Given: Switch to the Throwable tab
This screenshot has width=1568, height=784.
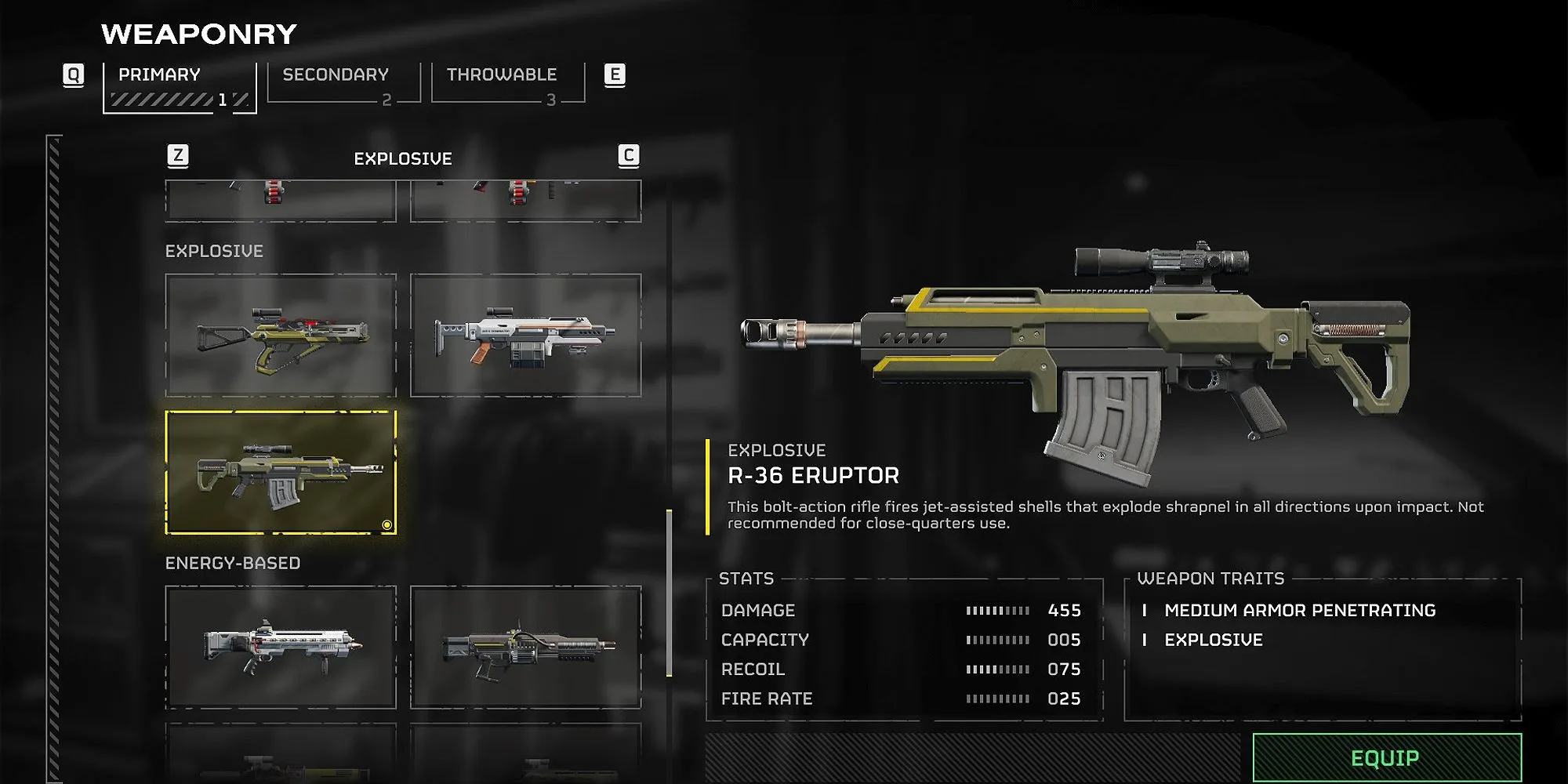Looking at the screenshot, I should tap(502, 74).
